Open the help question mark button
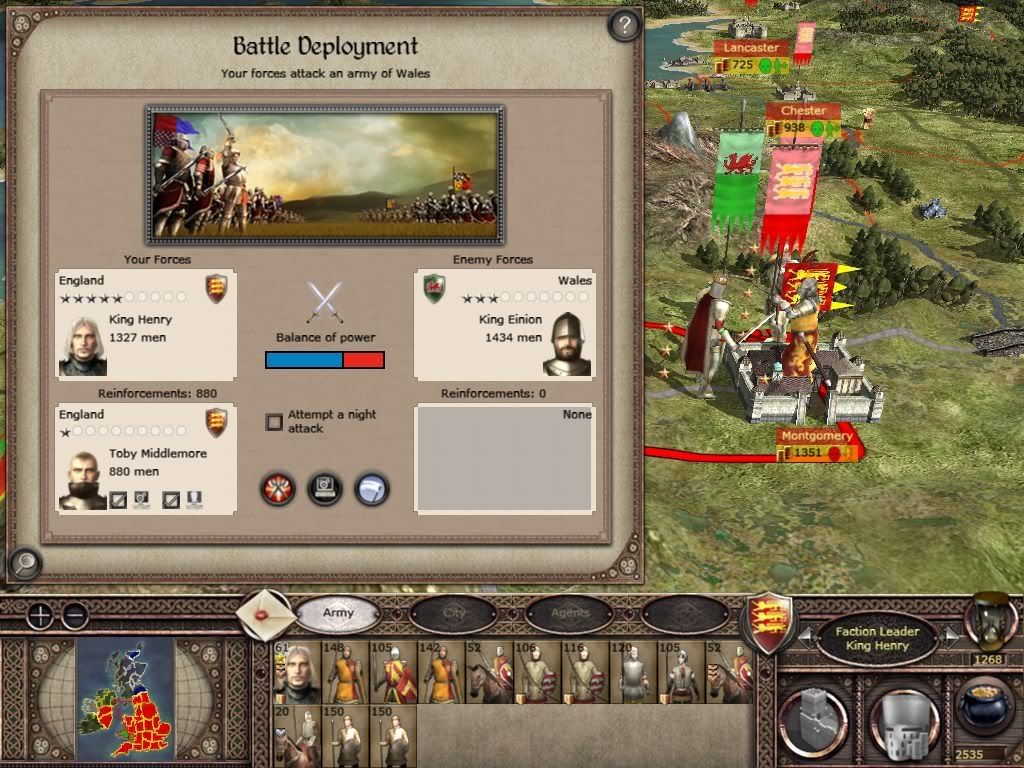 (624, 25)
